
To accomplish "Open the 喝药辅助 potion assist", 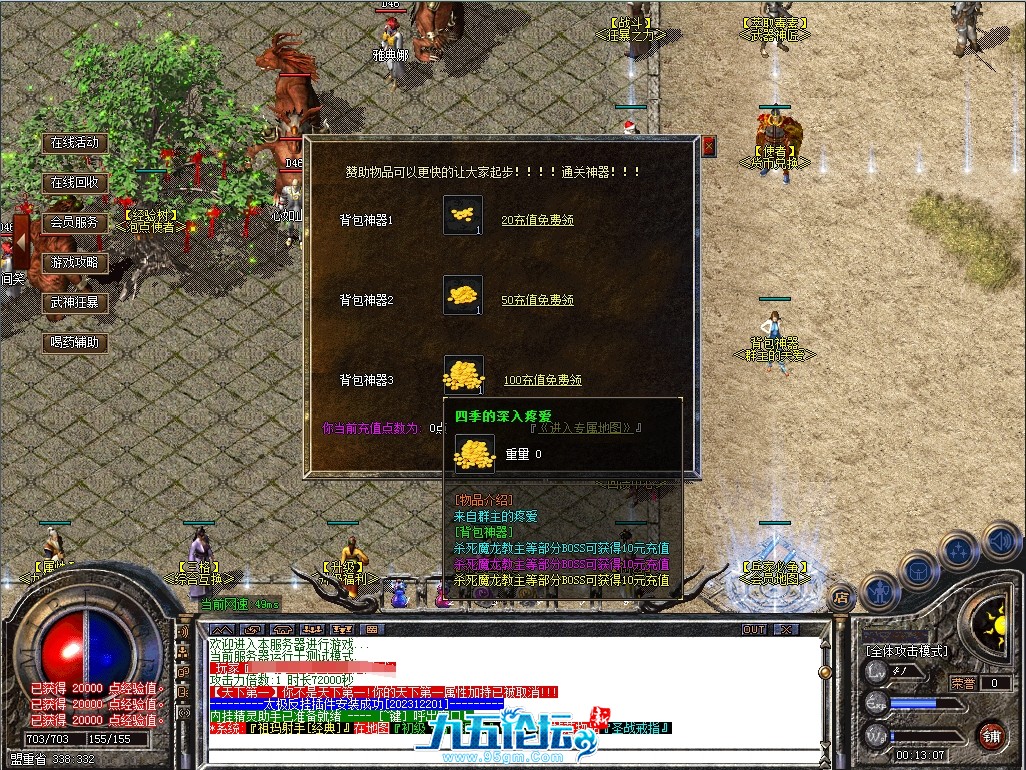I will (75, 342).
